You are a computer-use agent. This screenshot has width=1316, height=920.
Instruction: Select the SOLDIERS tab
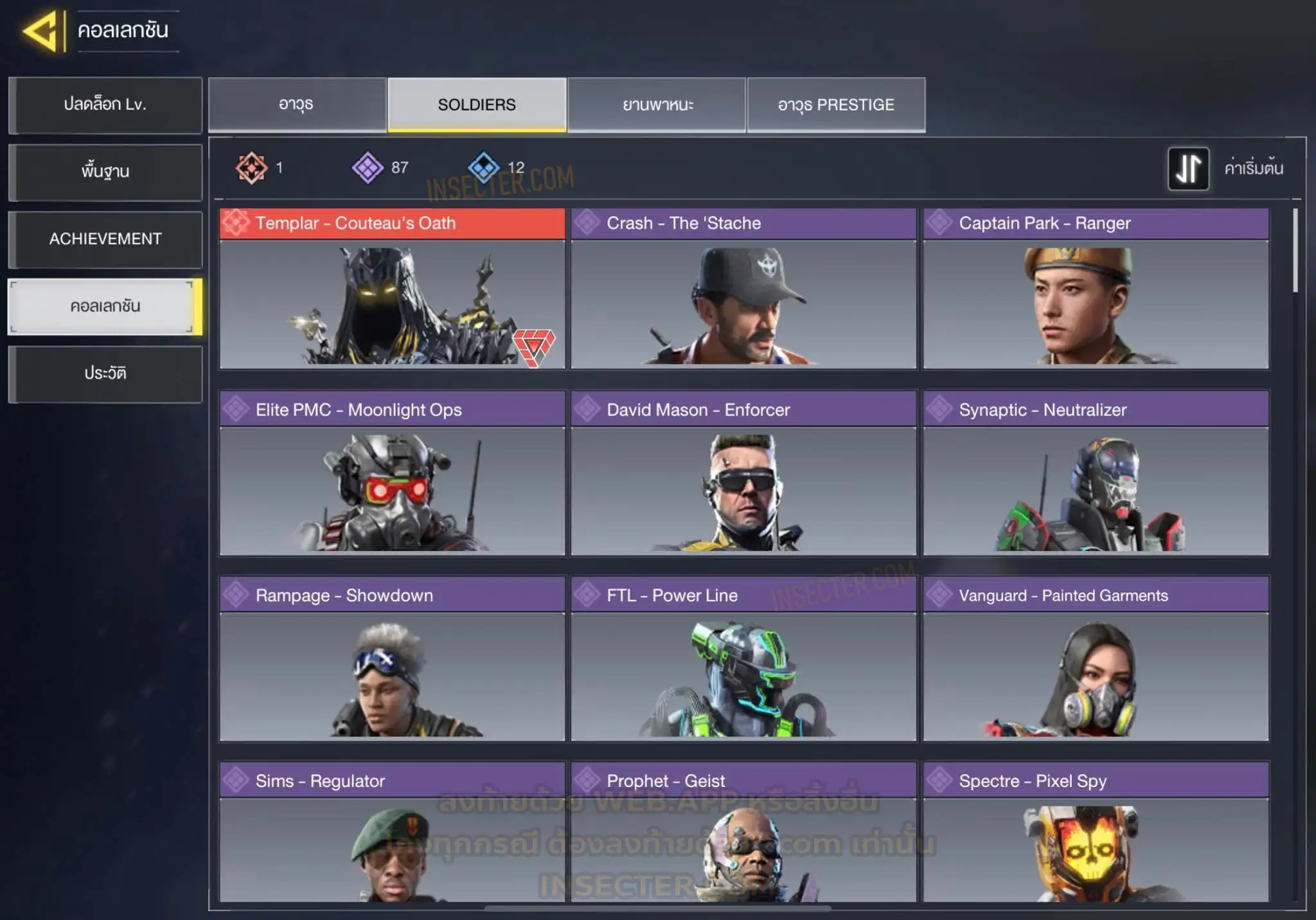click(x=477, y=105)
